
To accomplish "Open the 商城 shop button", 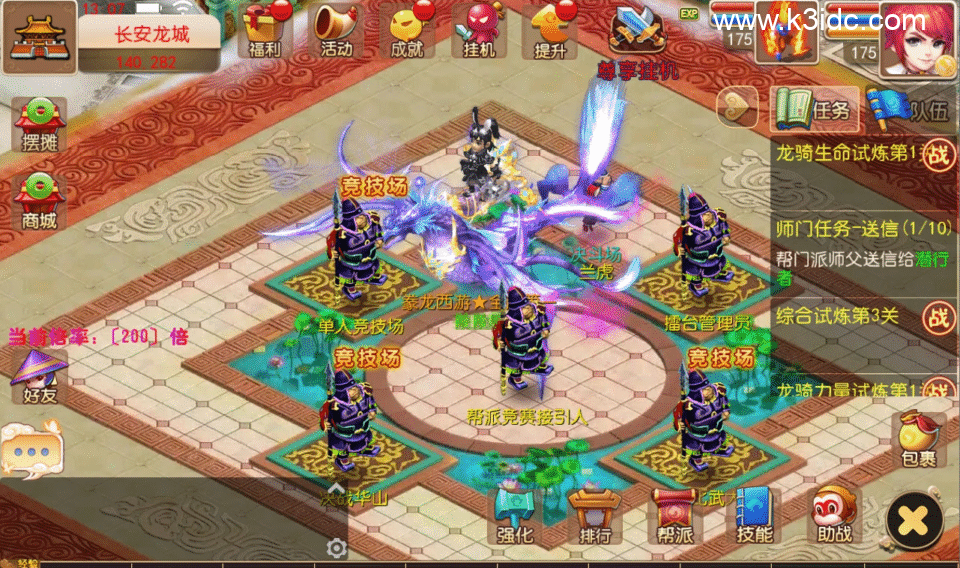I will coord(40,200).
